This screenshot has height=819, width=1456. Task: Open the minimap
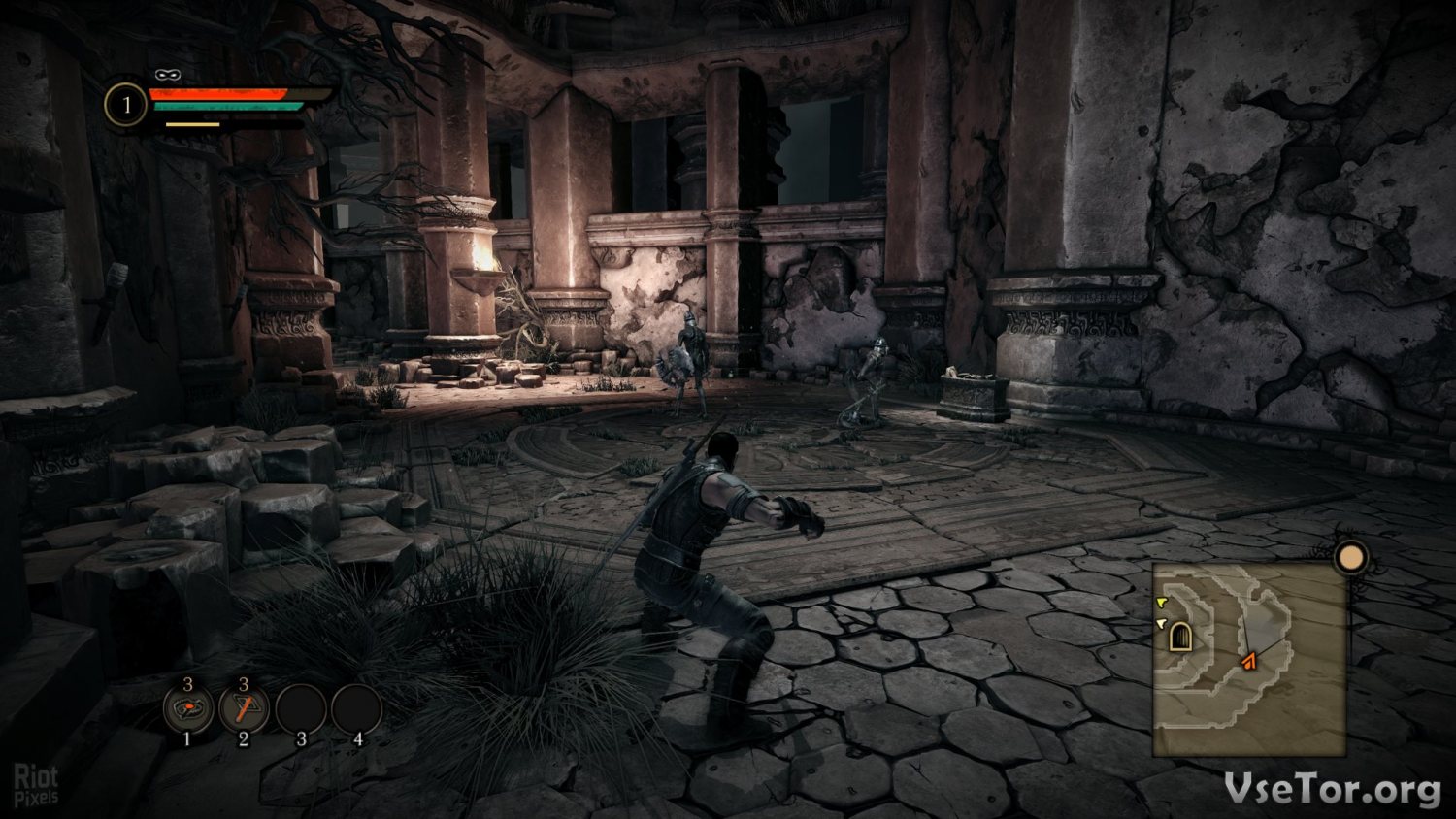point(1249,659)
